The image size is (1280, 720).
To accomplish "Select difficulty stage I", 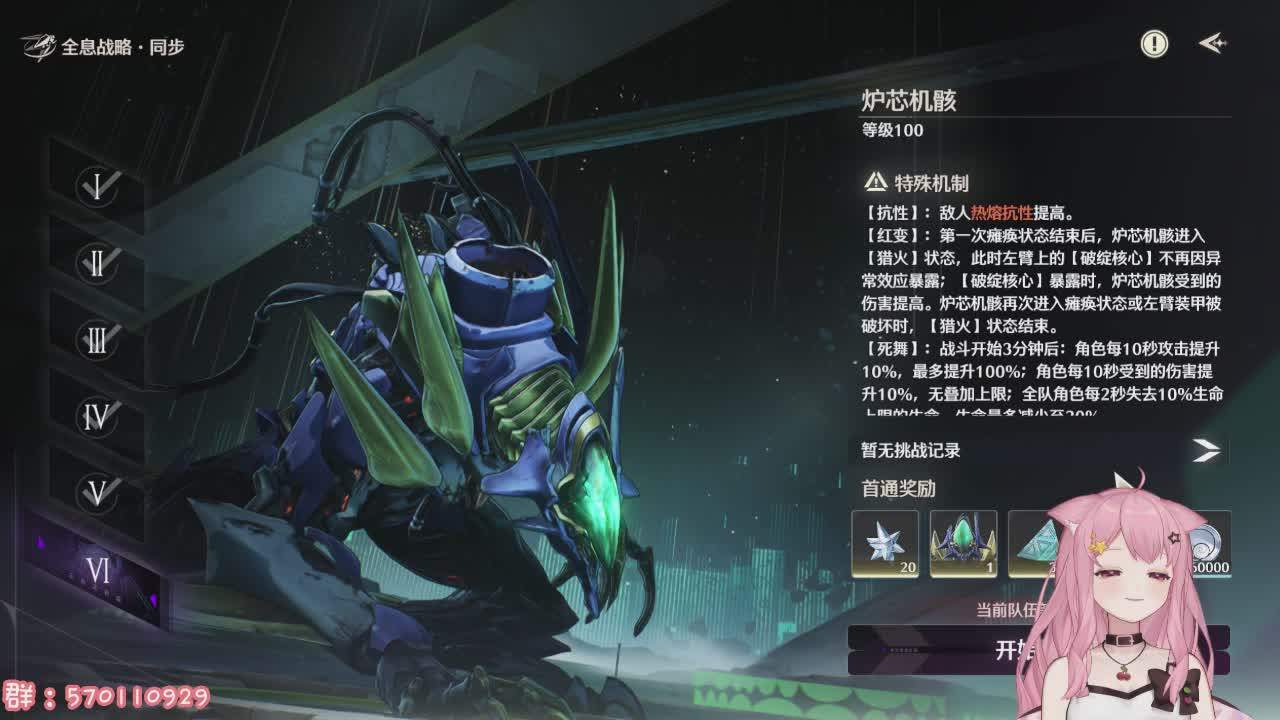I will [97, 187].
